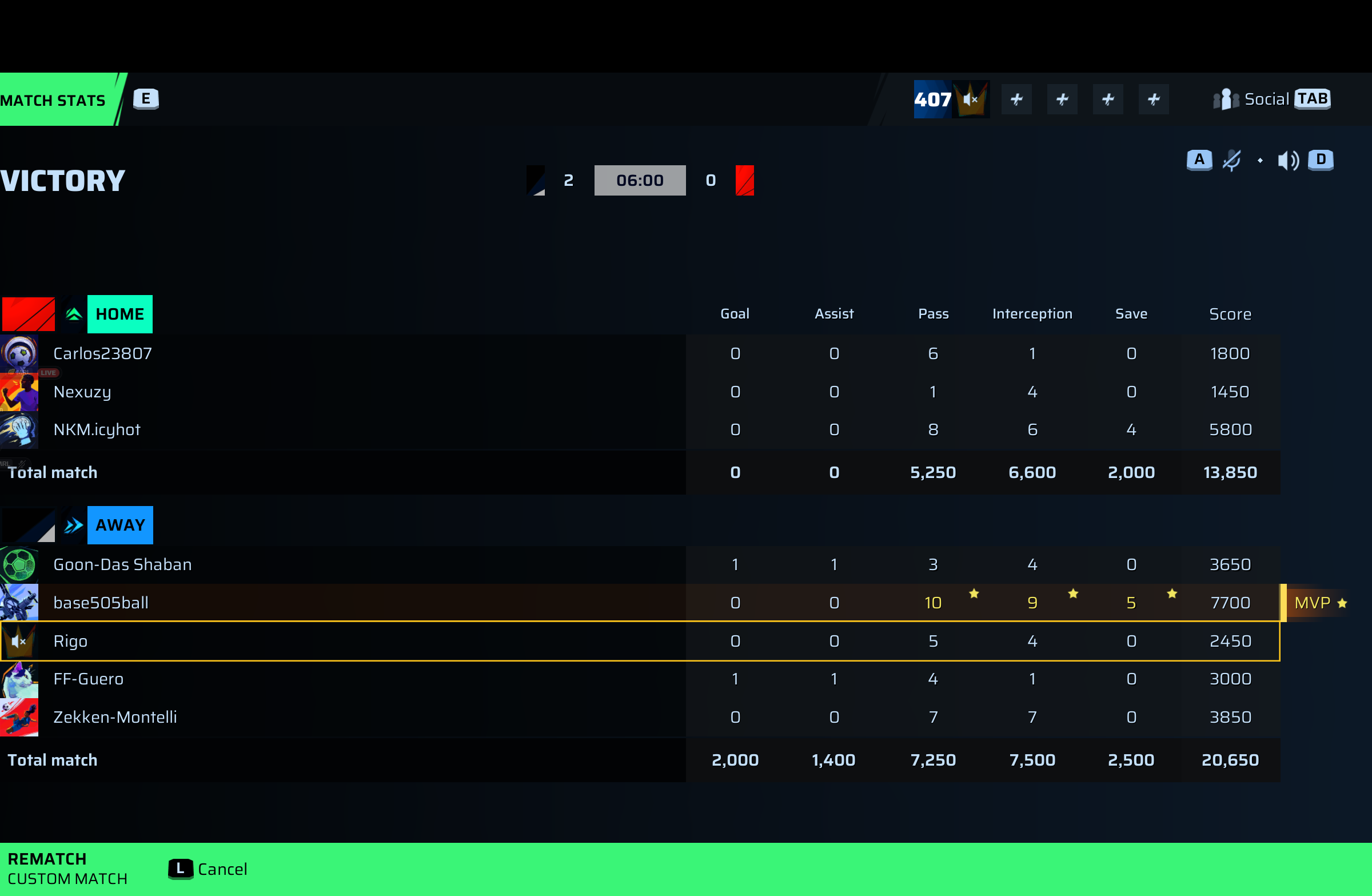Image resolution: width=1372 pixels, height=896 pixels.
Task: Select the Rigo player row
Action: (x=70, y=641)
